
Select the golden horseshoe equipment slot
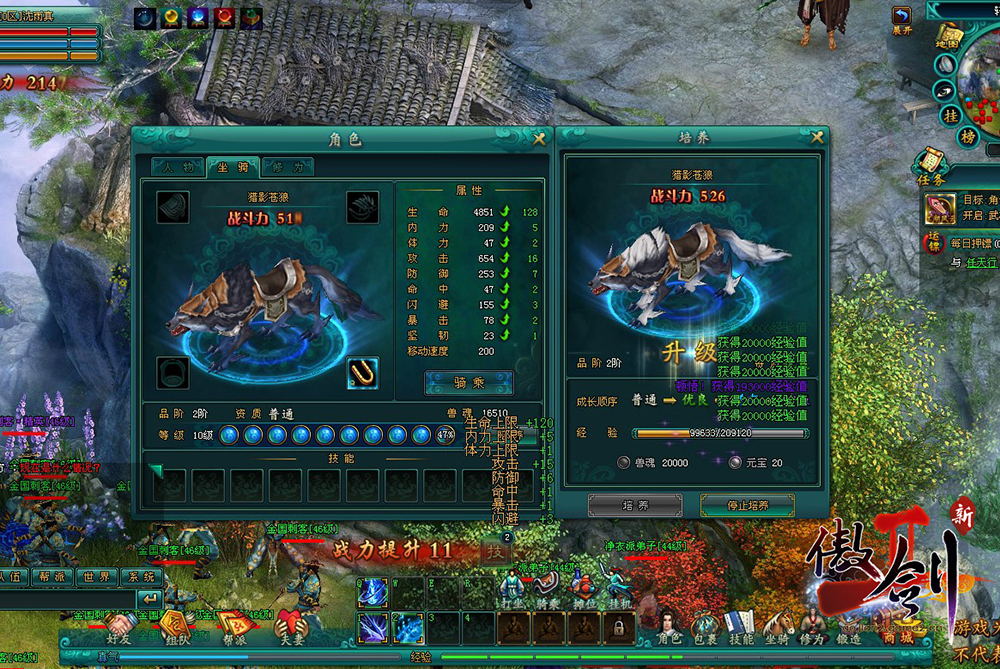(362, 372)
